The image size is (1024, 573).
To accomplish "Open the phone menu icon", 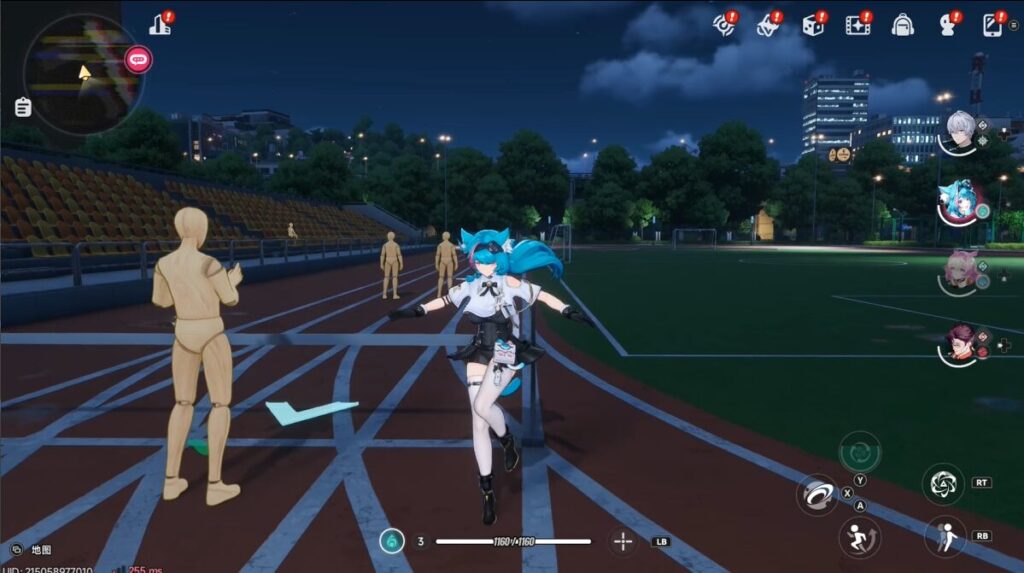I will (x=993, y=25).
